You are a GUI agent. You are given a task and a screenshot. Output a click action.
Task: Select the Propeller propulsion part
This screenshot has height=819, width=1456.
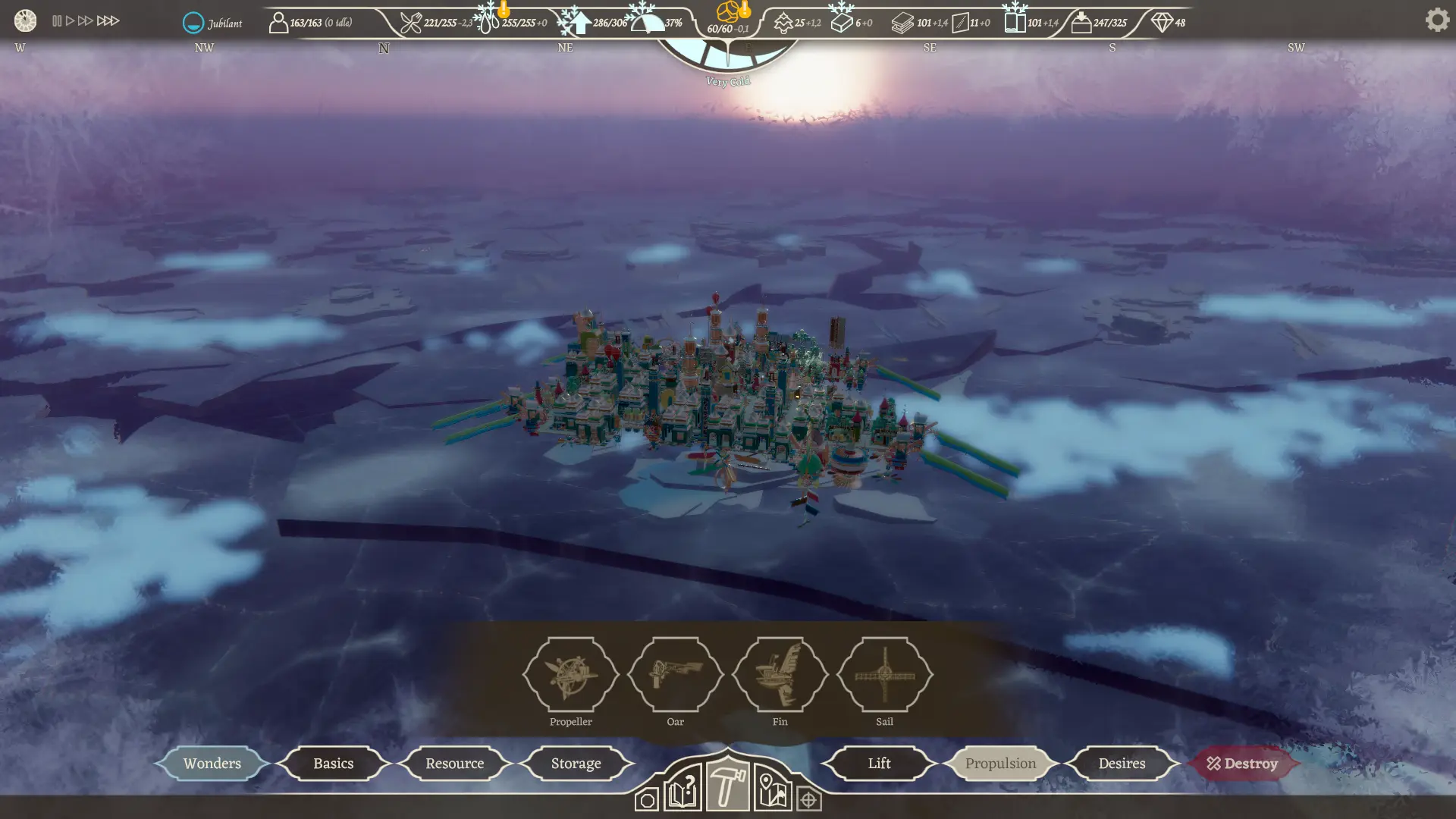(x=571, y=674)
